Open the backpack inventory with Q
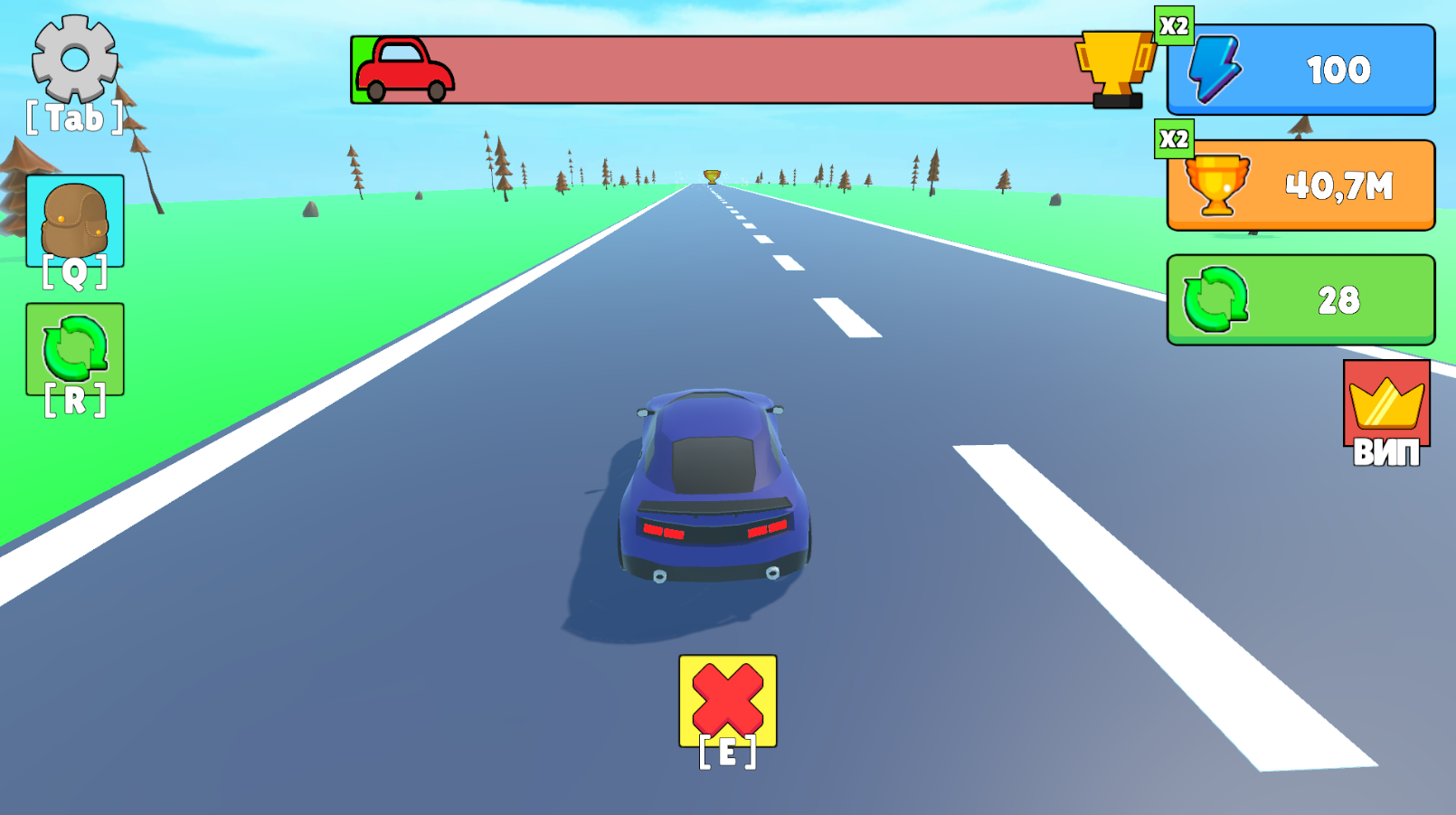The height and width of the screenshot is (815, 1456). coord(76,217)
